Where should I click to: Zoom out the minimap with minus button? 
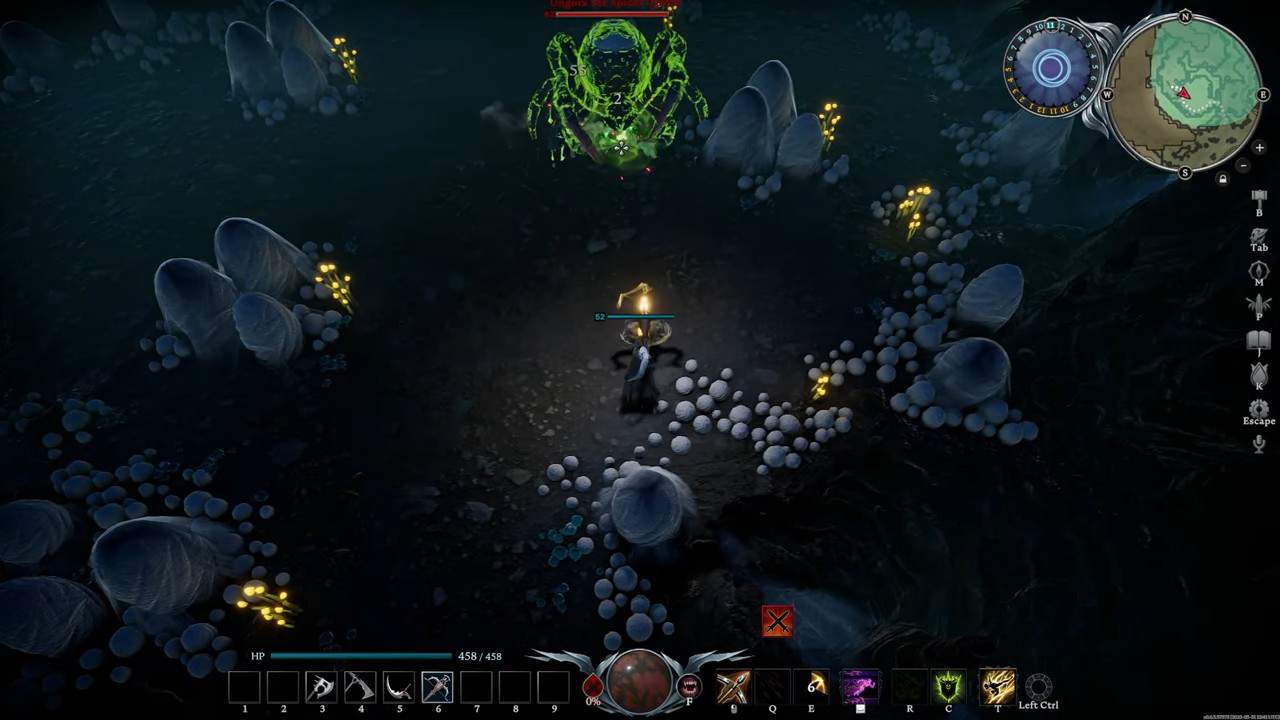click(x=1243, y=165)
